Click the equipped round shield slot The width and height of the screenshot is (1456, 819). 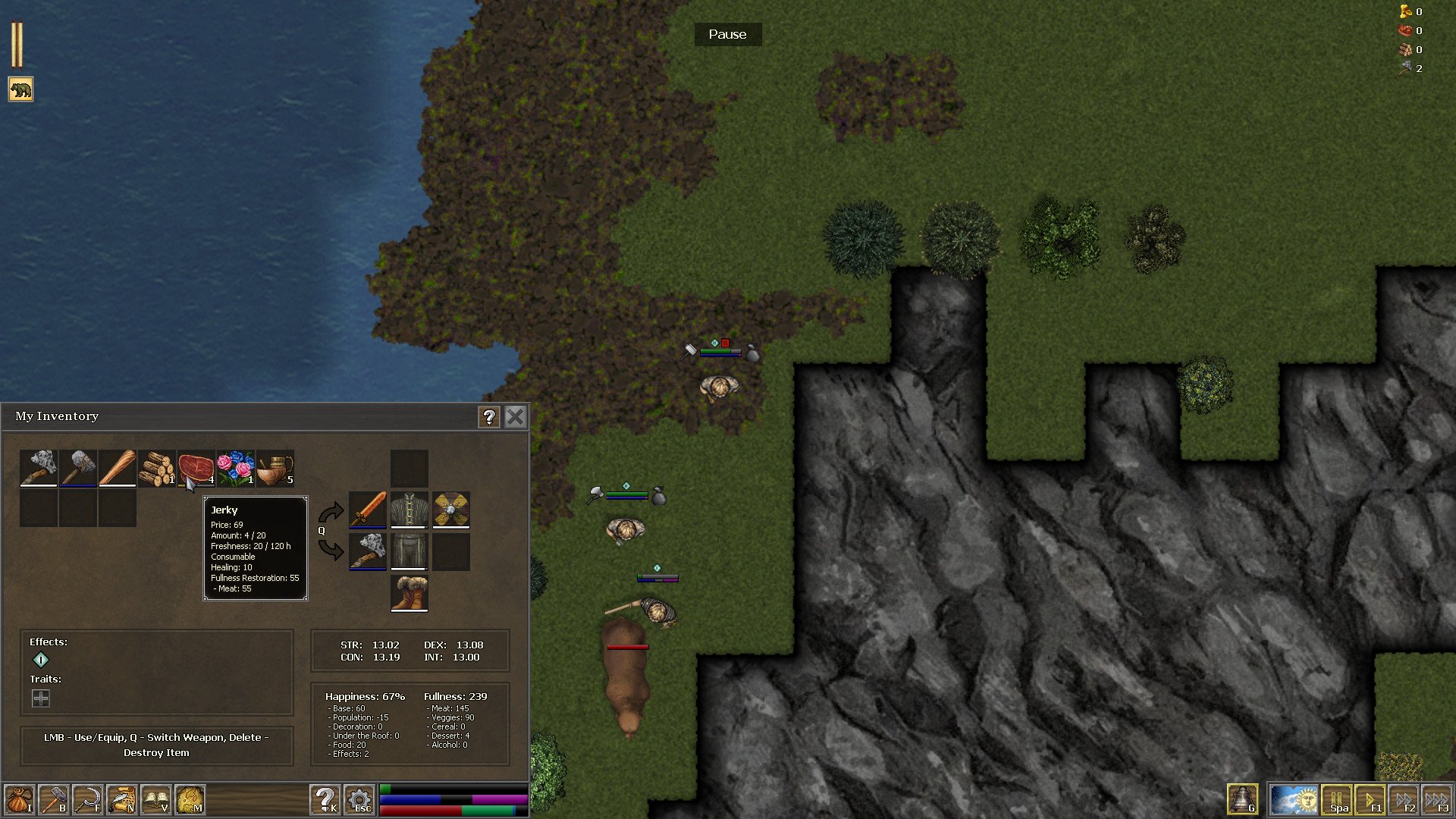(451, 510)
